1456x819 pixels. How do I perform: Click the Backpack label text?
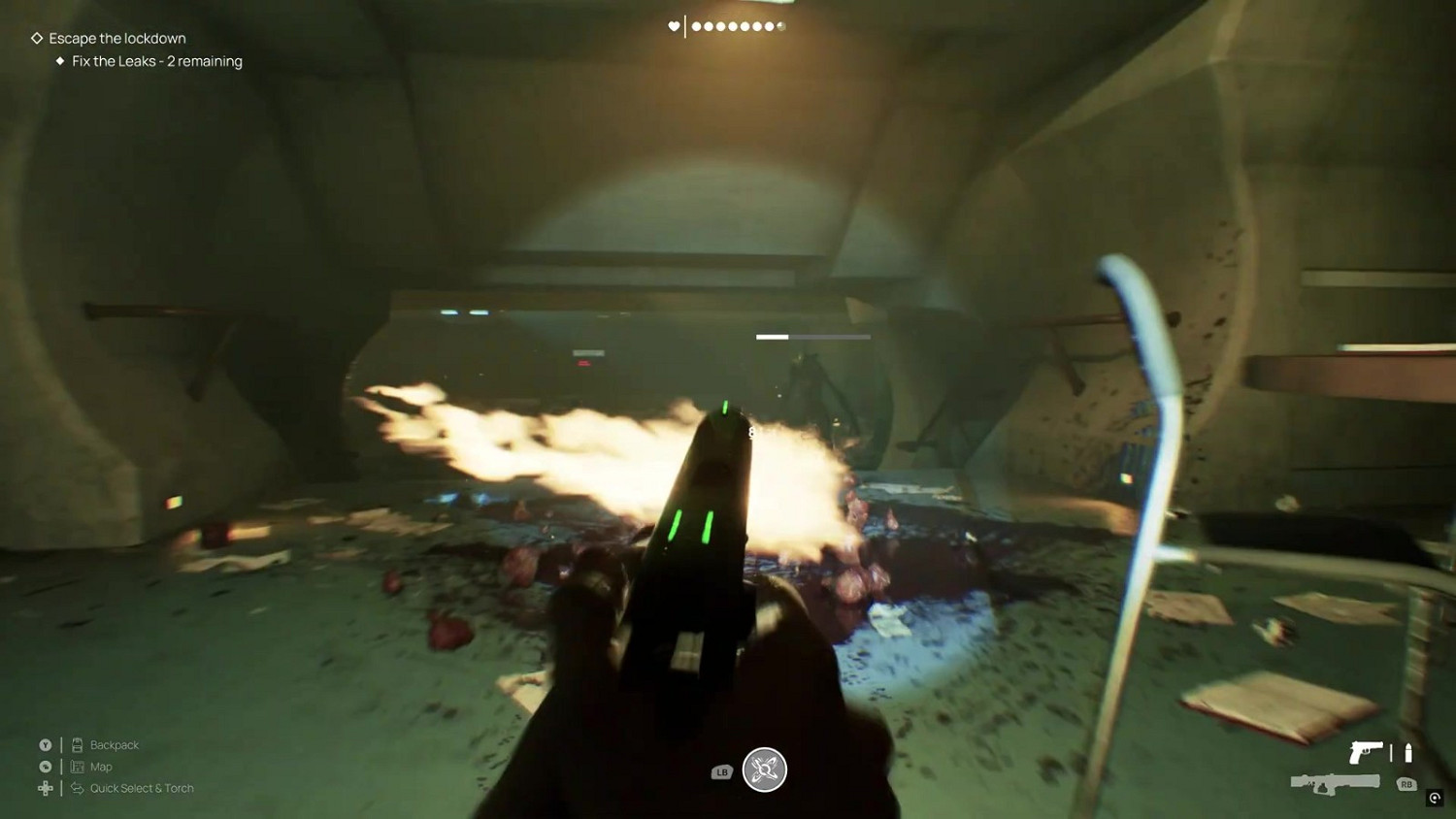click(x=114, y=744)
